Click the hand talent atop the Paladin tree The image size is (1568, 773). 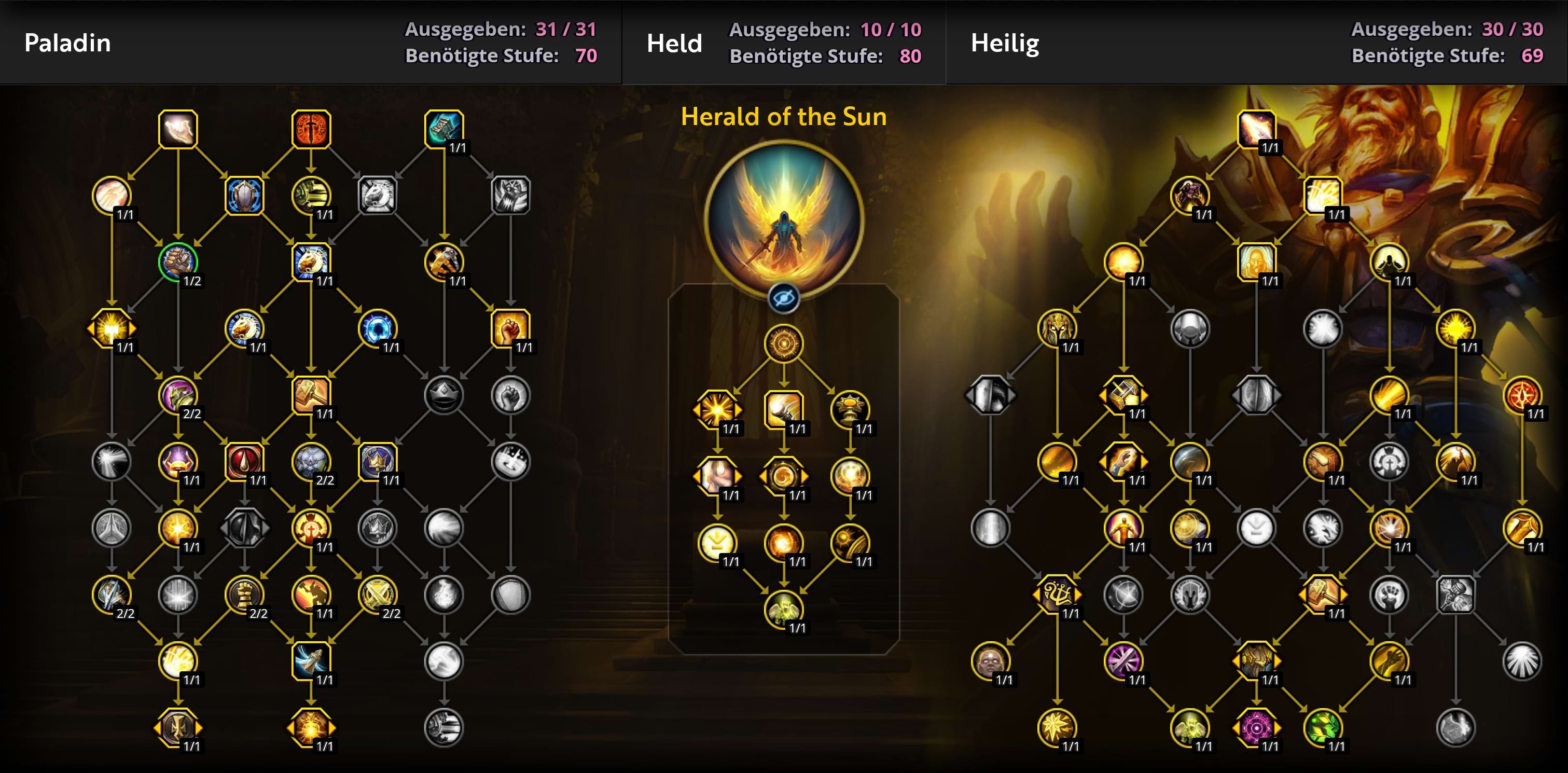[x=178, y=129]
